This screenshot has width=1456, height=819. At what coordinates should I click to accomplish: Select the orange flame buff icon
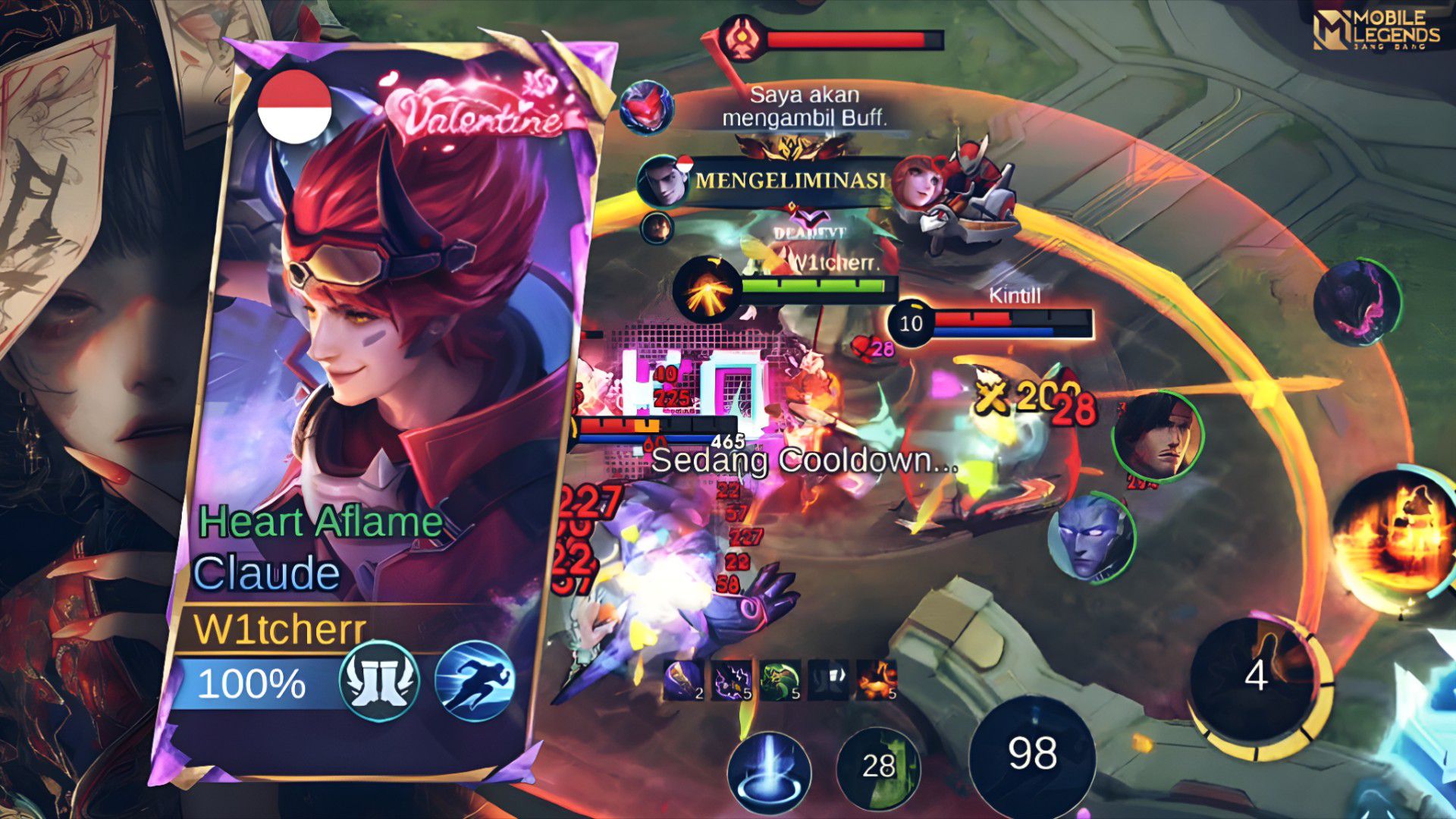(877, 679)
